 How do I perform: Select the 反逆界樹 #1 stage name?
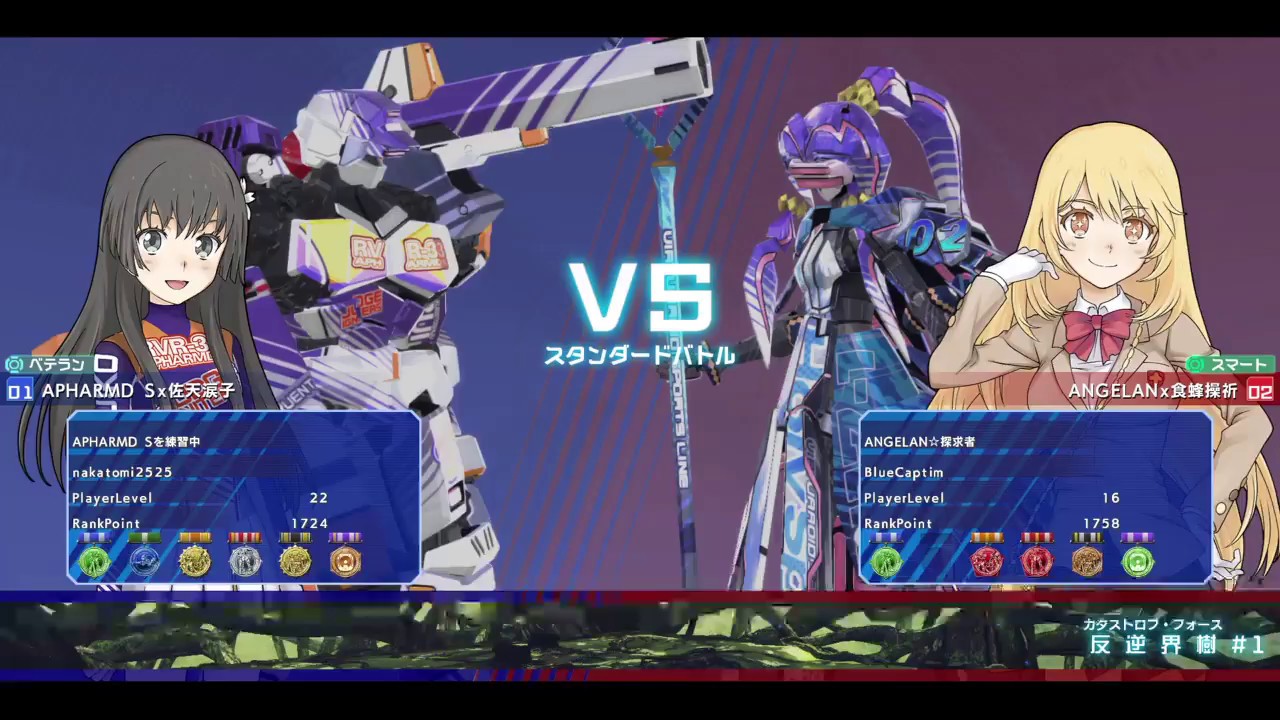click(x=1176, y=646)
